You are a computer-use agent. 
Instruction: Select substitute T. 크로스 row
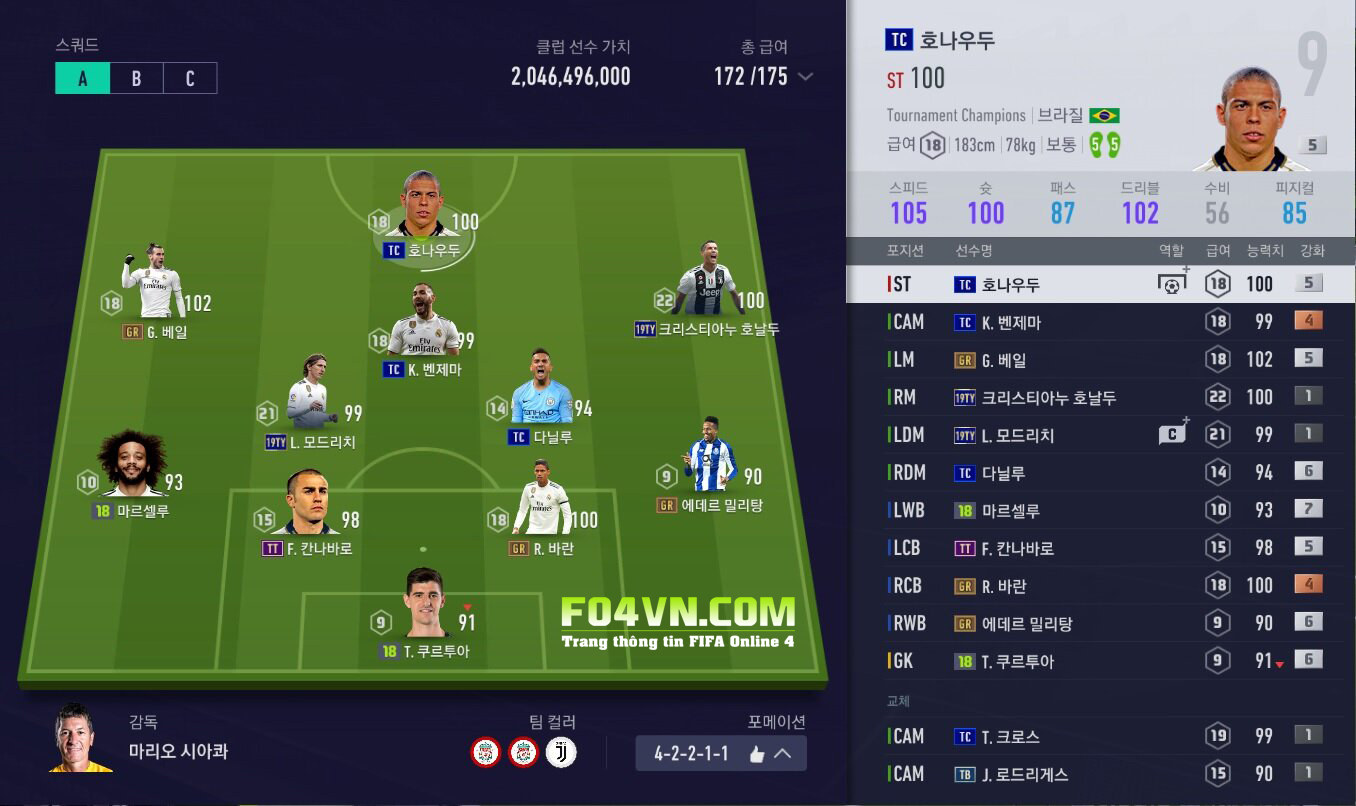point(1100,737)
